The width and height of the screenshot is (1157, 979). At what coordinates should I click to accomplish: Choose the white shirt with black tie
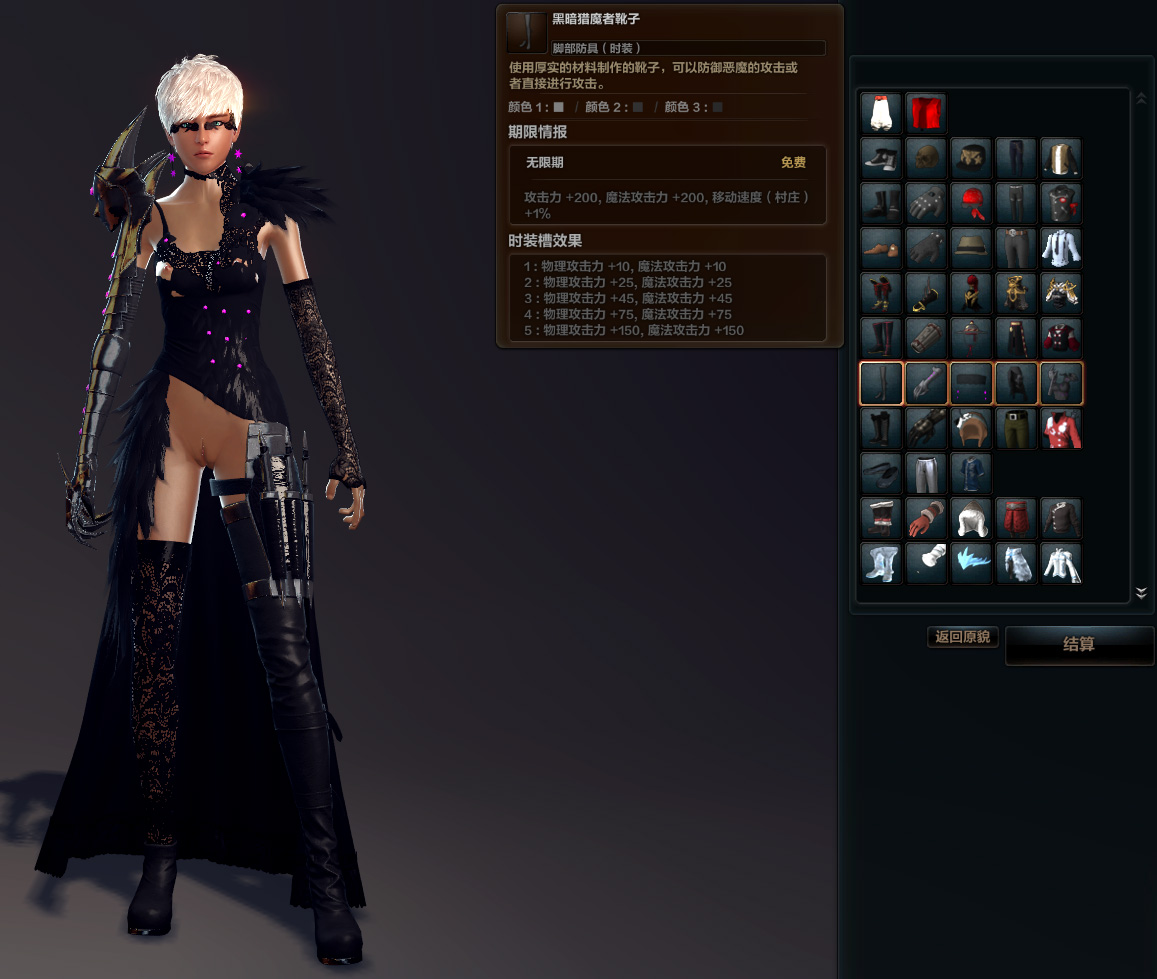click(x=1061, y=249)
